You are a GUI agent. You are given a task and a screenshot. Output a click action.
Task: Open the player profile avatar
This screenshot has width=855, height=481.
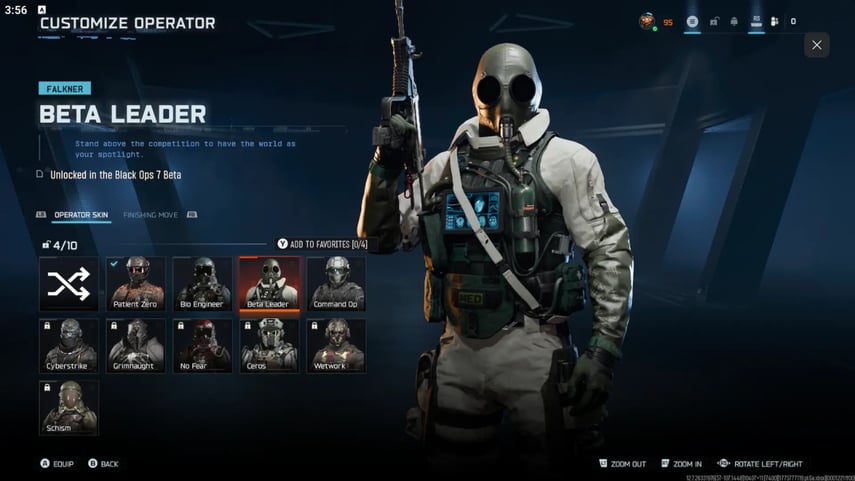[x=647, y=21]
